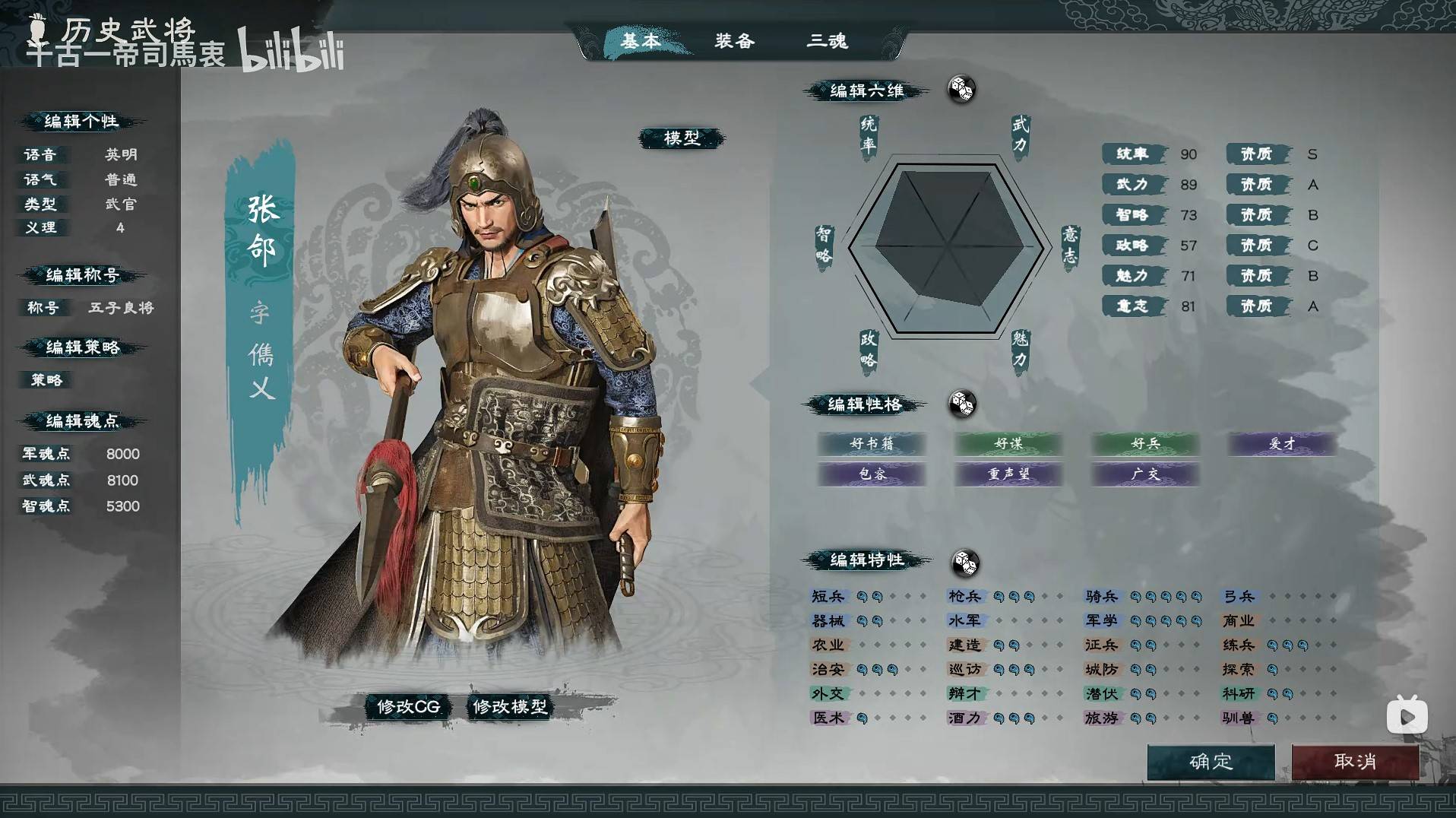Open the 语气 selector showing 普通
1456x818 pixels.
(x=119, y=179)
